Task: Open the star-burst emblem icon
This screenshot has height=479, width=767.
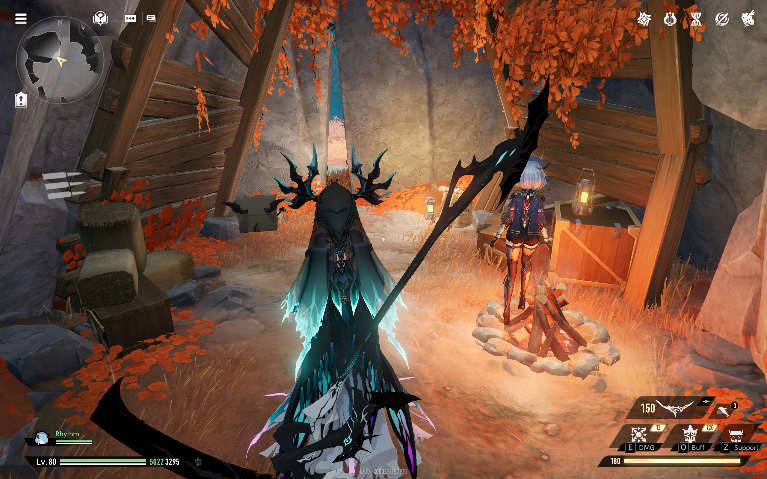Action: click(646, 18)
